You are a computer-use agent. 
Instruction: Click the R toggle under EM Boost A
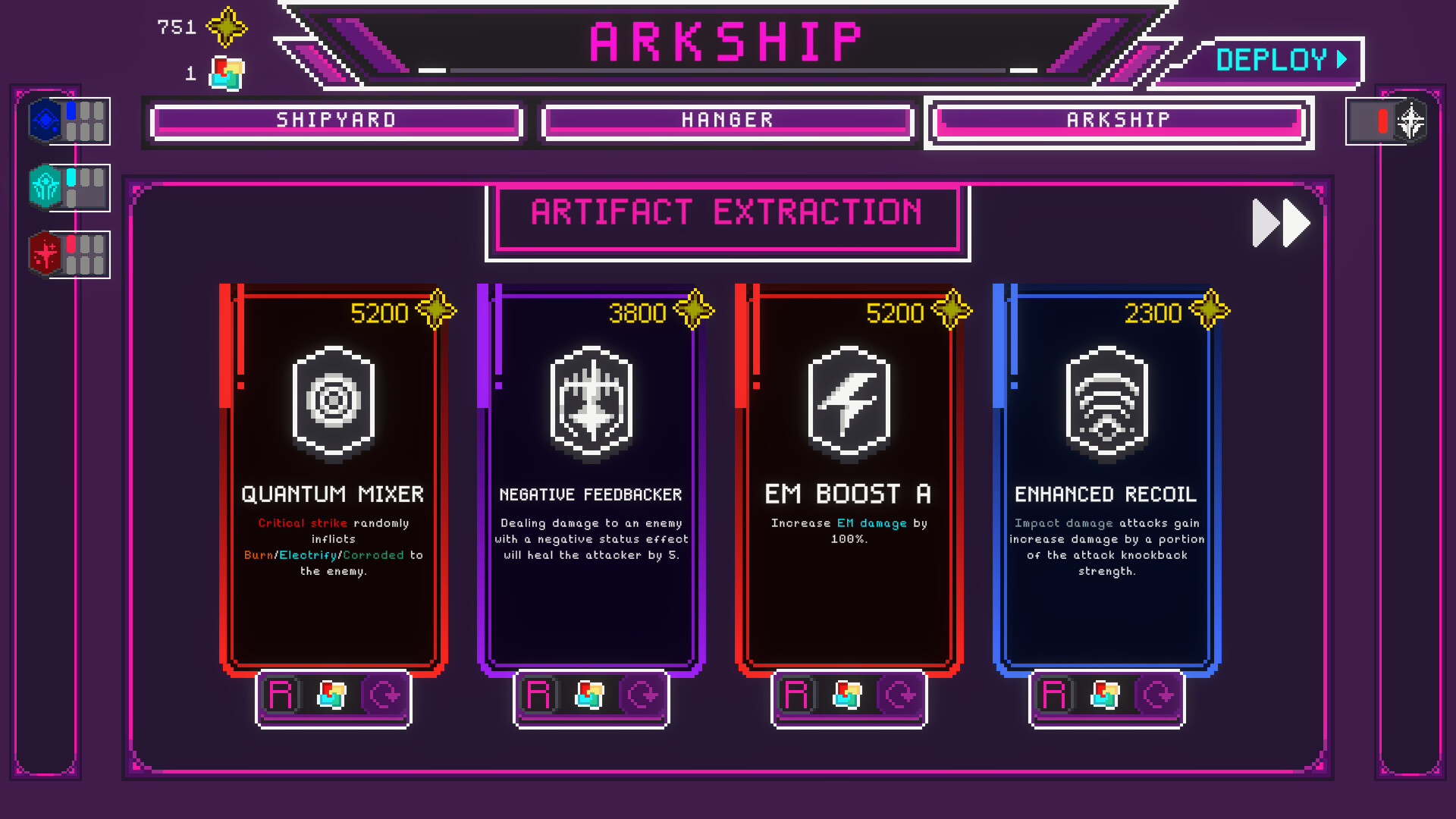[795, 695]
